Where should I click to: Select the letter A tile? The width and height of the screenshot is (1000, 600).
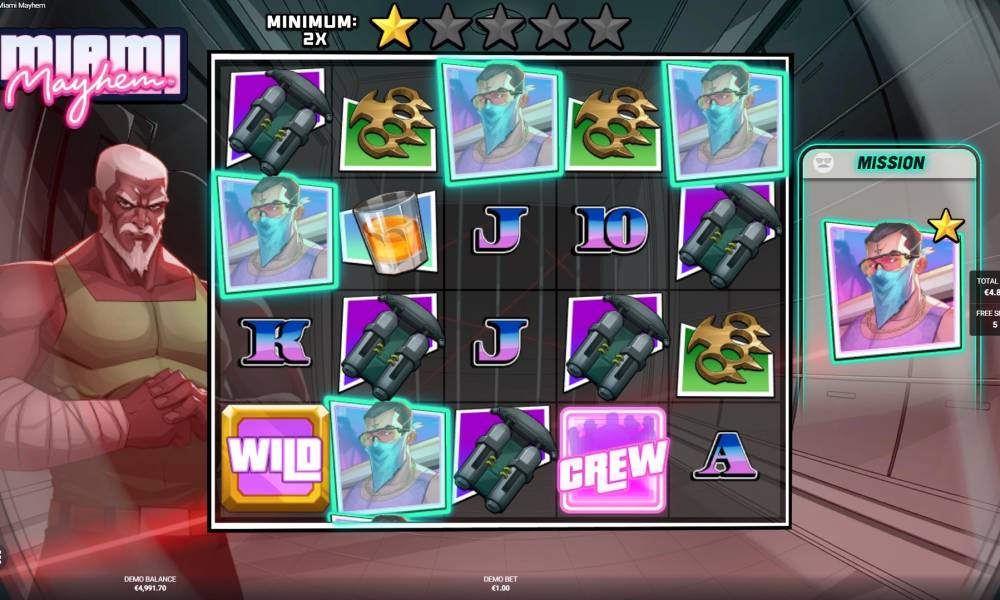[725, 457]
